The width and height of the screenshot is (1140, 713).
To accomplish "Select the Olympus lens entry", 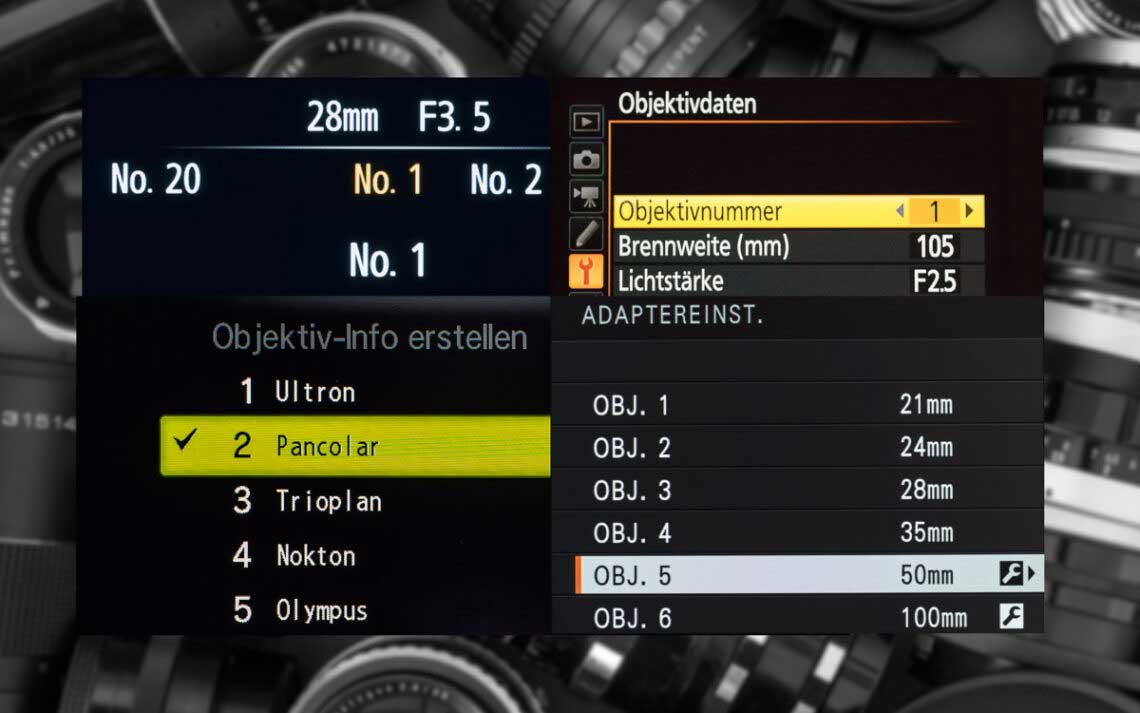I will [x=321, y=610].
